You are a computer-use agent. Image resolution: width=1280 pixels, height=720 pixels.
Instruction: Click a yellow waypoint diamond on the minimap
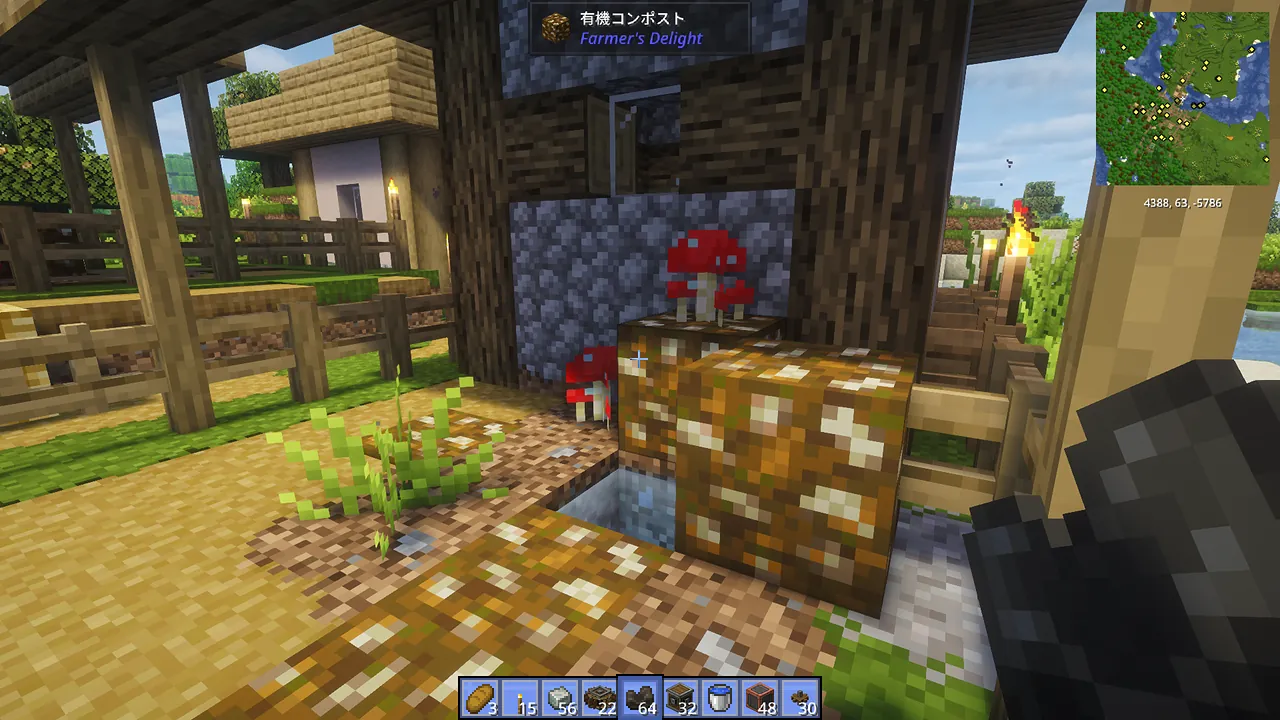click(x=1219, y=79)
